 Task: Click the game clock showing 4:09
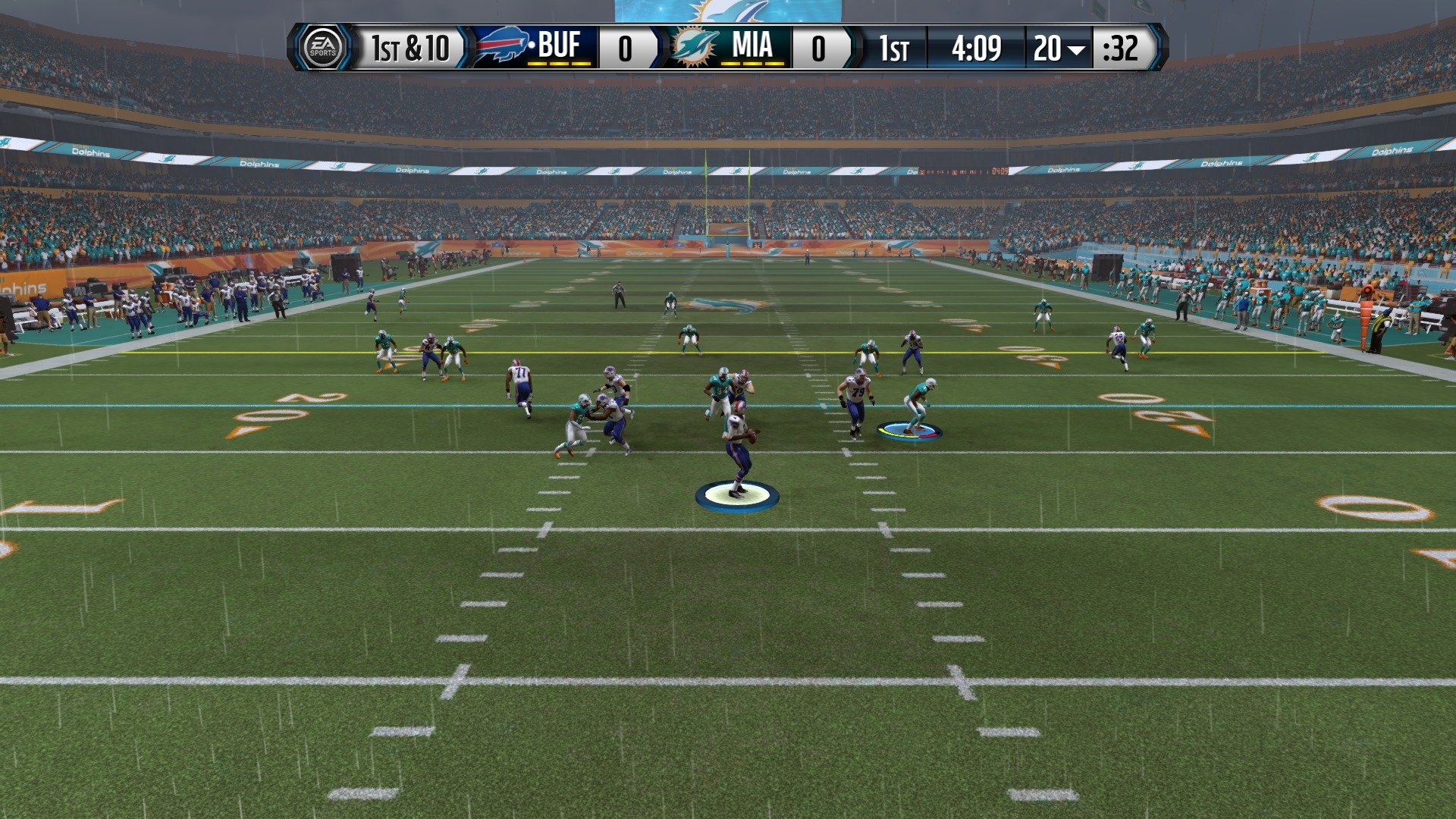(977, 48)
